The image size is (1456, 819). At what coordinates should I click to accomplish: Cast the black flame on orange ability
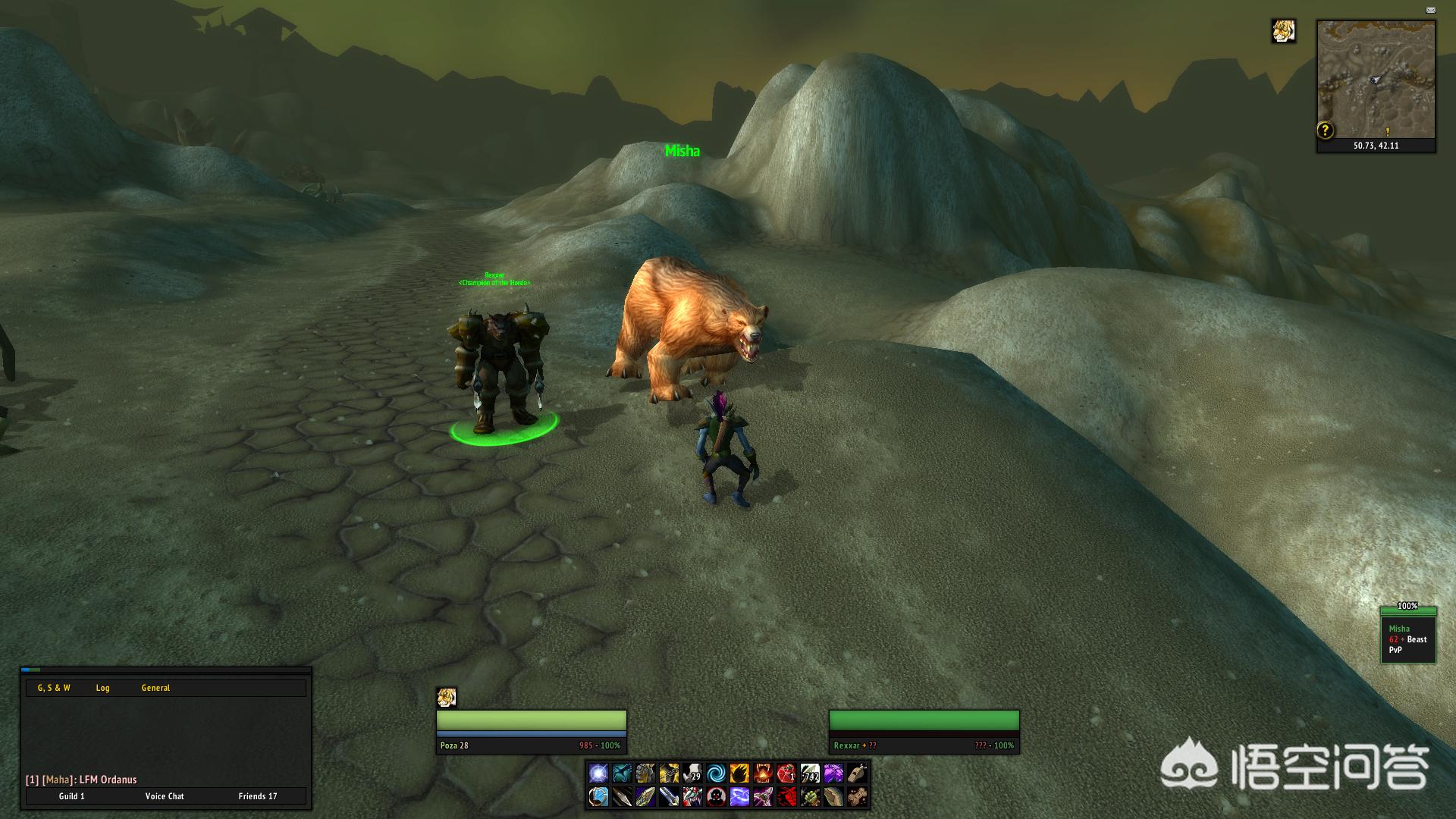coord(739,773)
